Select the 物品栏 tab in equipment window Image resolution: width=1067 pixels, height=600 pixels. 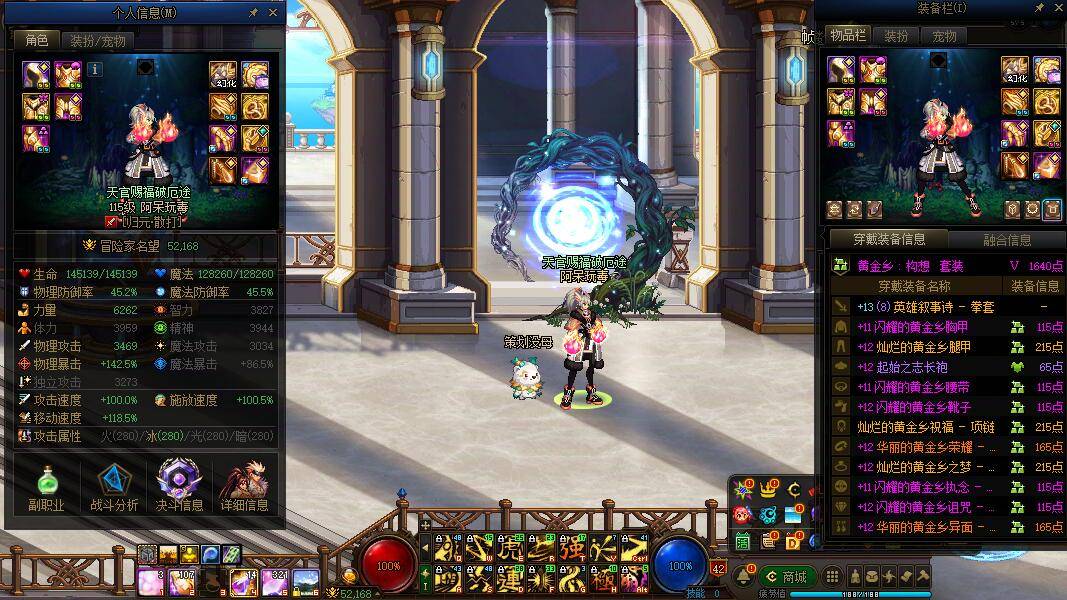tap(848, 36)
